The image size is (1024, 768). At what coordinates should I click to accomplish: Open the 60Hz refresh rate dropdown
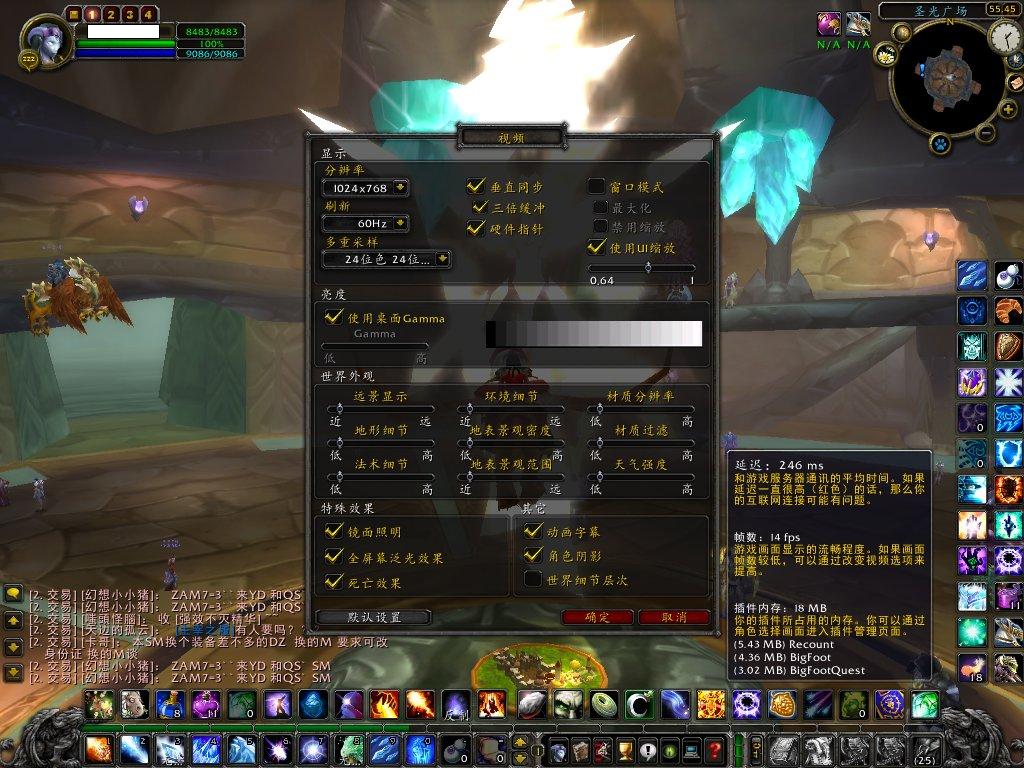pos(400,223)
